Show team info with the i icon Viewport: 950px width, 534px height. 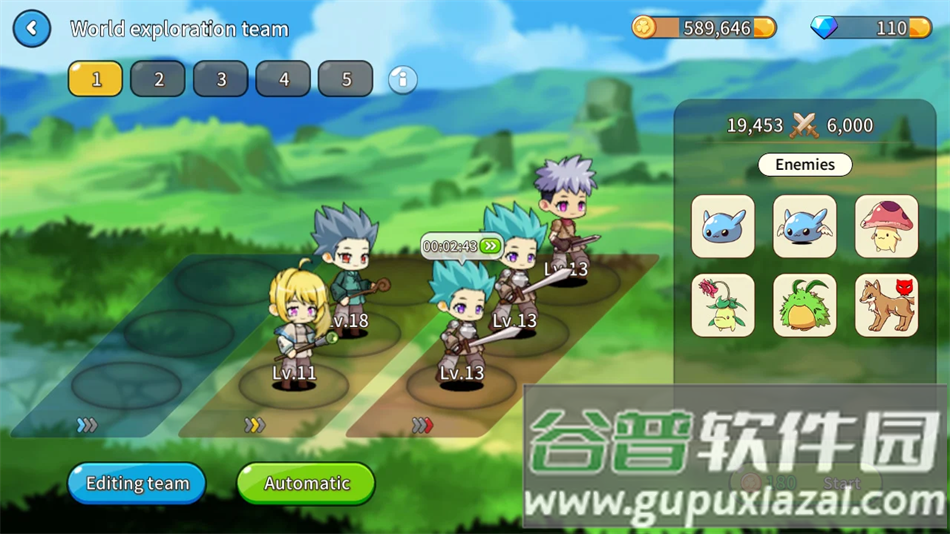pyautogui.click(x=402, y=79)
